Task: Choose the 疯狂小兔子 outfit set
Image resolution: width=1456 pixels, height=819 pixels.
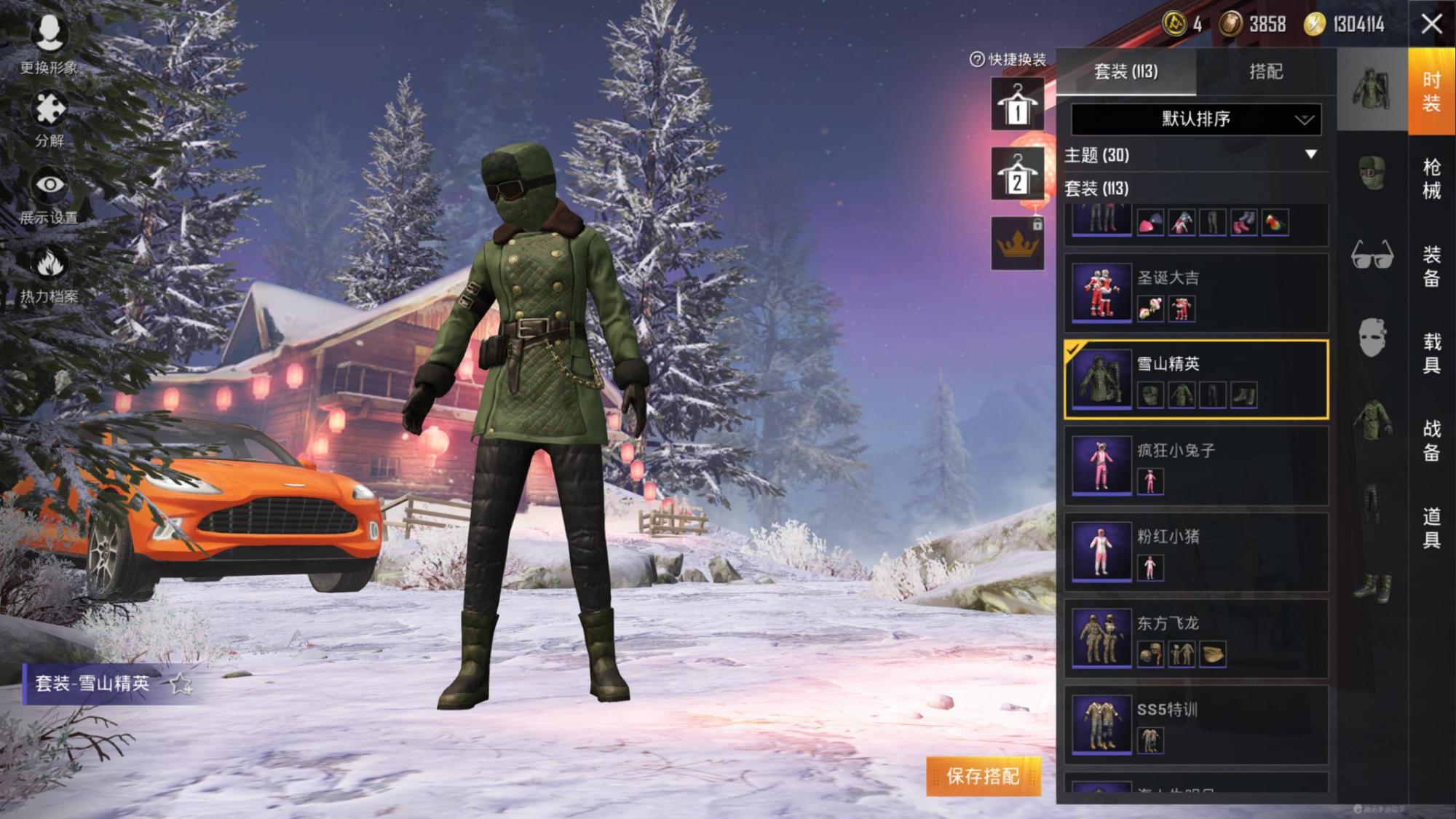Action: click(1195, 466)
